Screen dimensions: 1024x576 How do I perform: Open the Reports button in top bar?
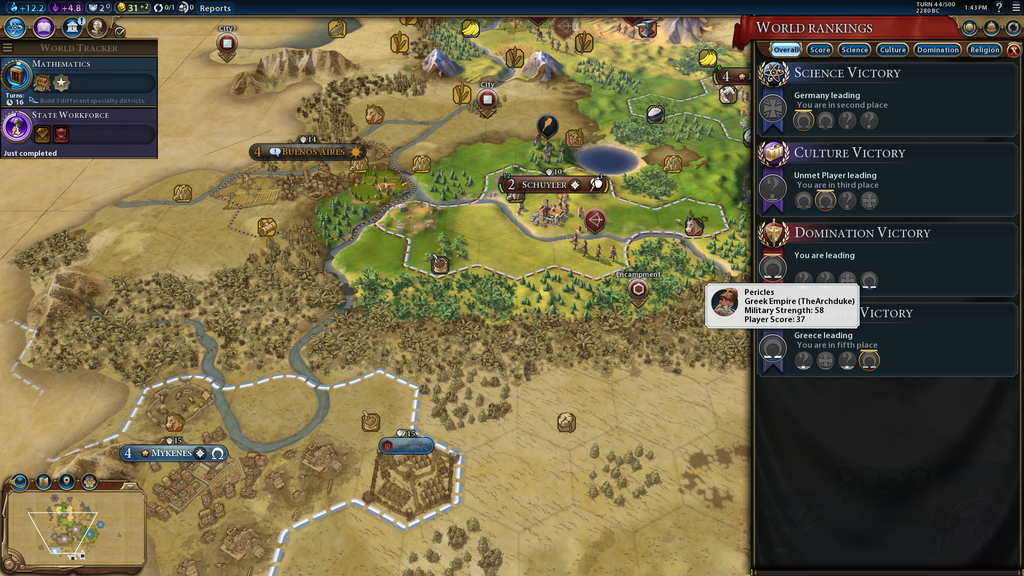tap(215, 8)
